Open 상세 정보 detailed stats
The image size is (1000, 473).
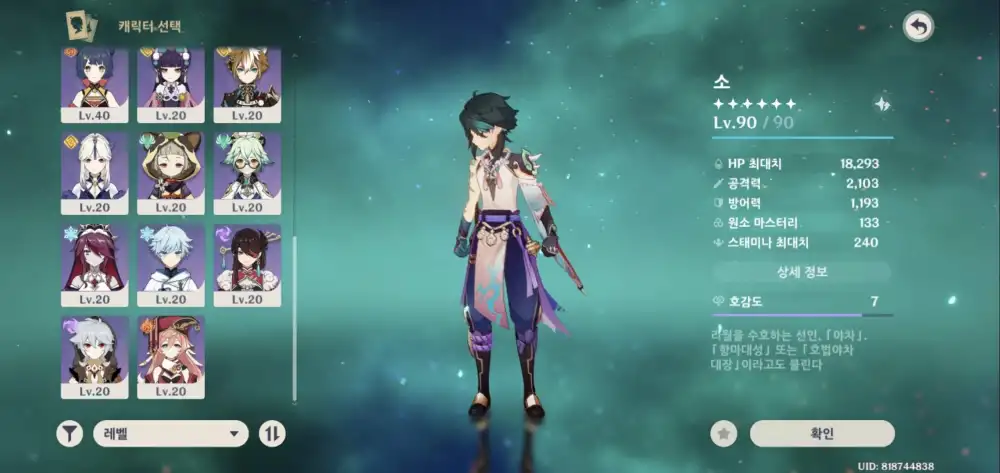tap(801, 272)
